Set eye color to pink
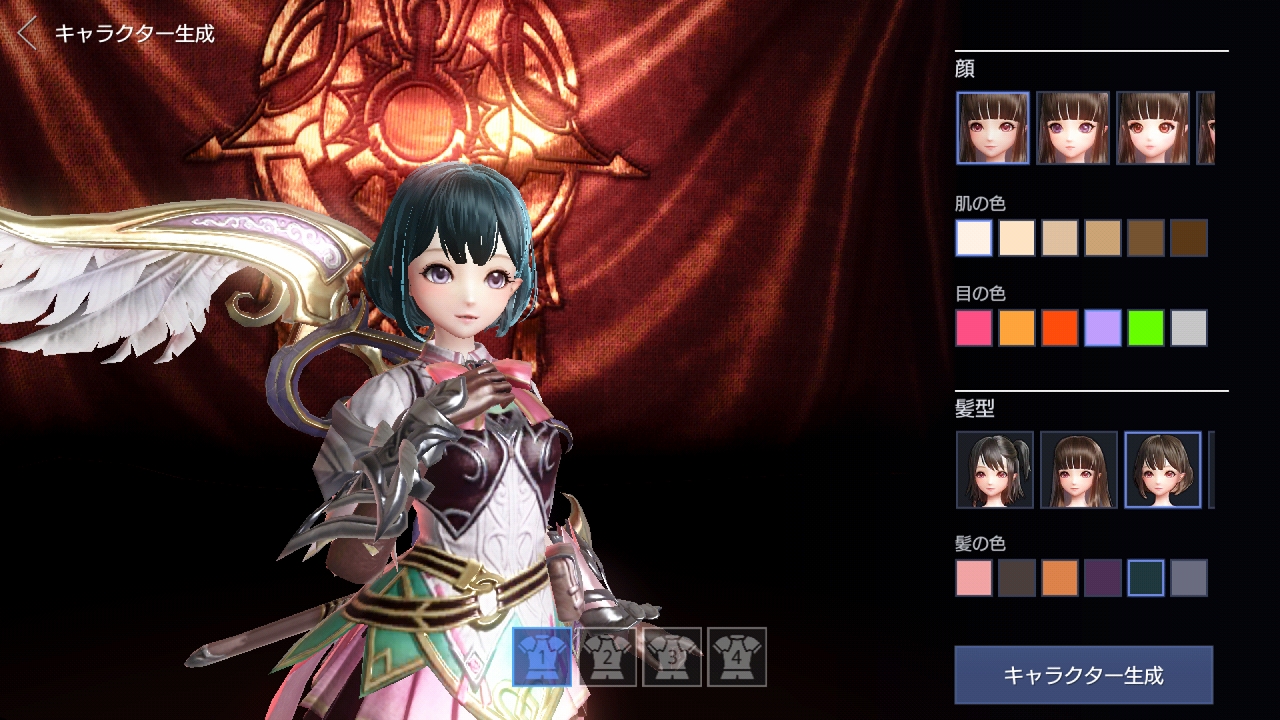Screen dimensions: 1280x720 tap(974, 328)
